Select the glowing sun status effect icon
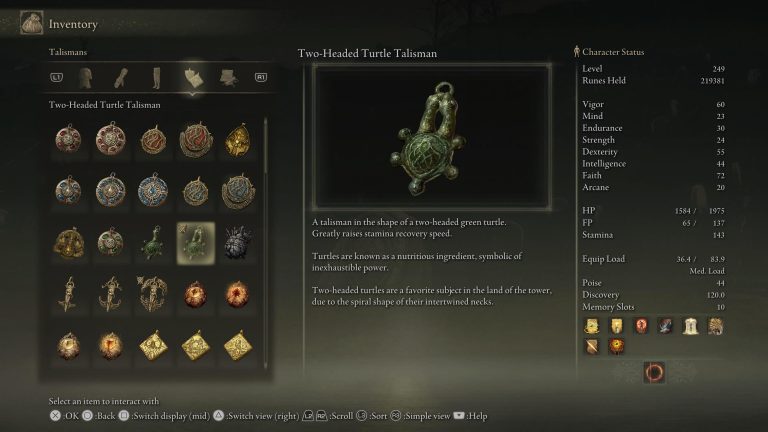This screenshot has width=768, height=432. coord(617,346)
